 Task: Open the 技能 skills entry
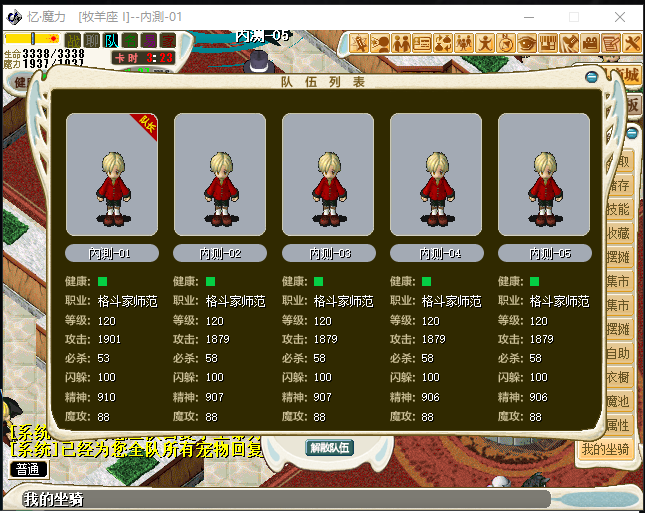tap(618, 209)
